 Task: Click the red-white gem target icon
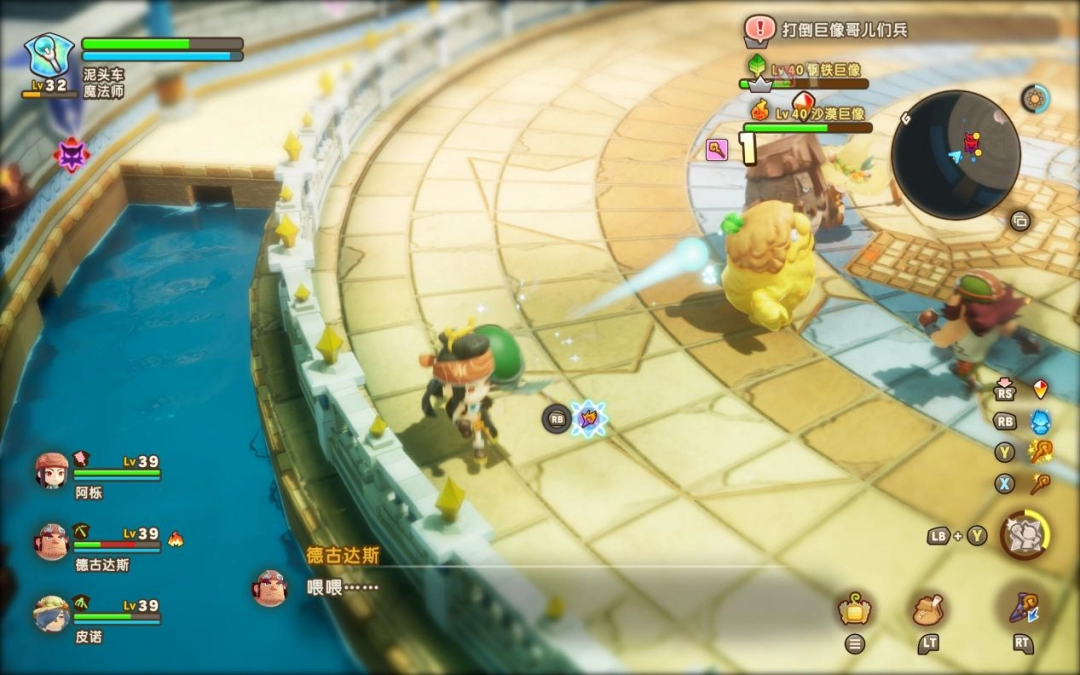point(1040,389)
